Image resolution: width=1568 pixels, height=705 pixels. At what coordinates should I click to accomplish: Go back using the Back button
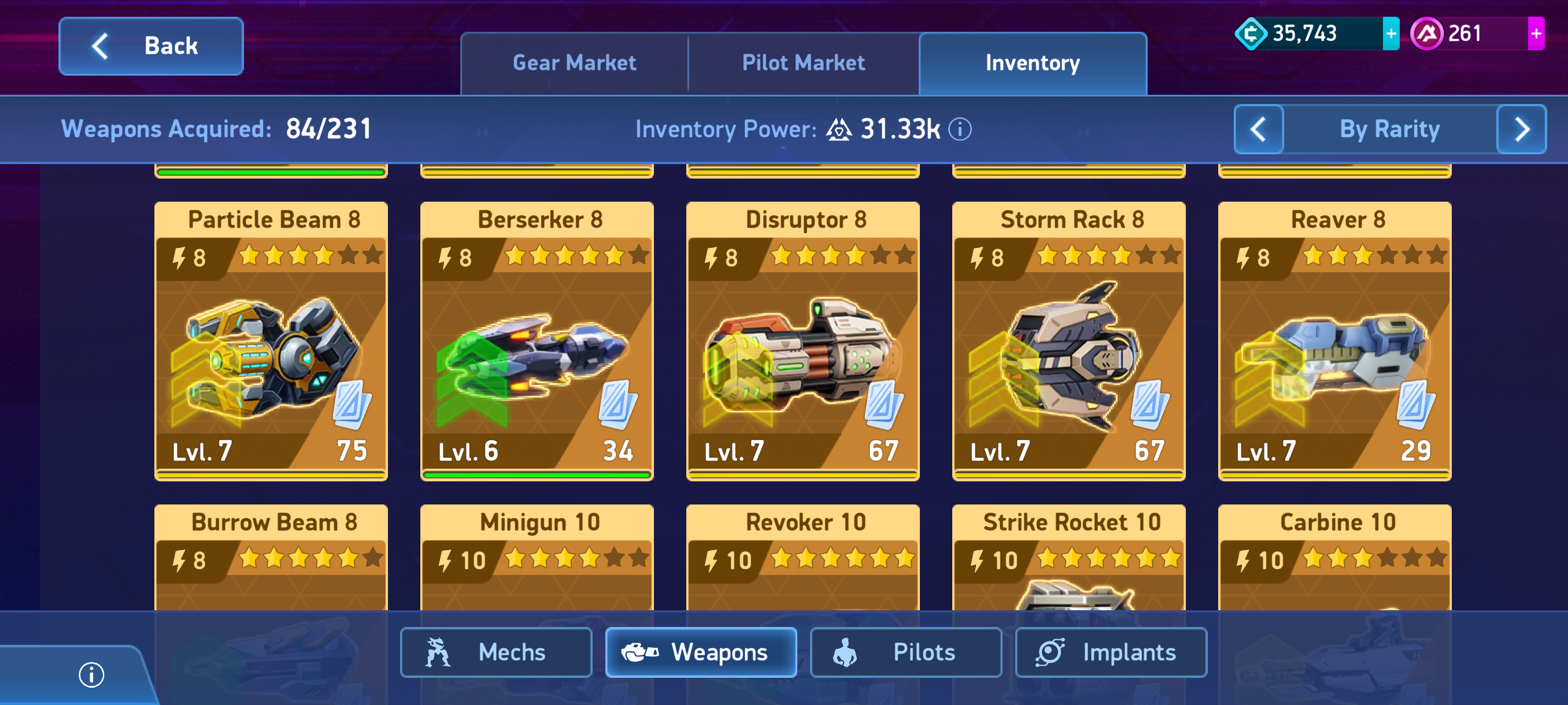(151, 46)
